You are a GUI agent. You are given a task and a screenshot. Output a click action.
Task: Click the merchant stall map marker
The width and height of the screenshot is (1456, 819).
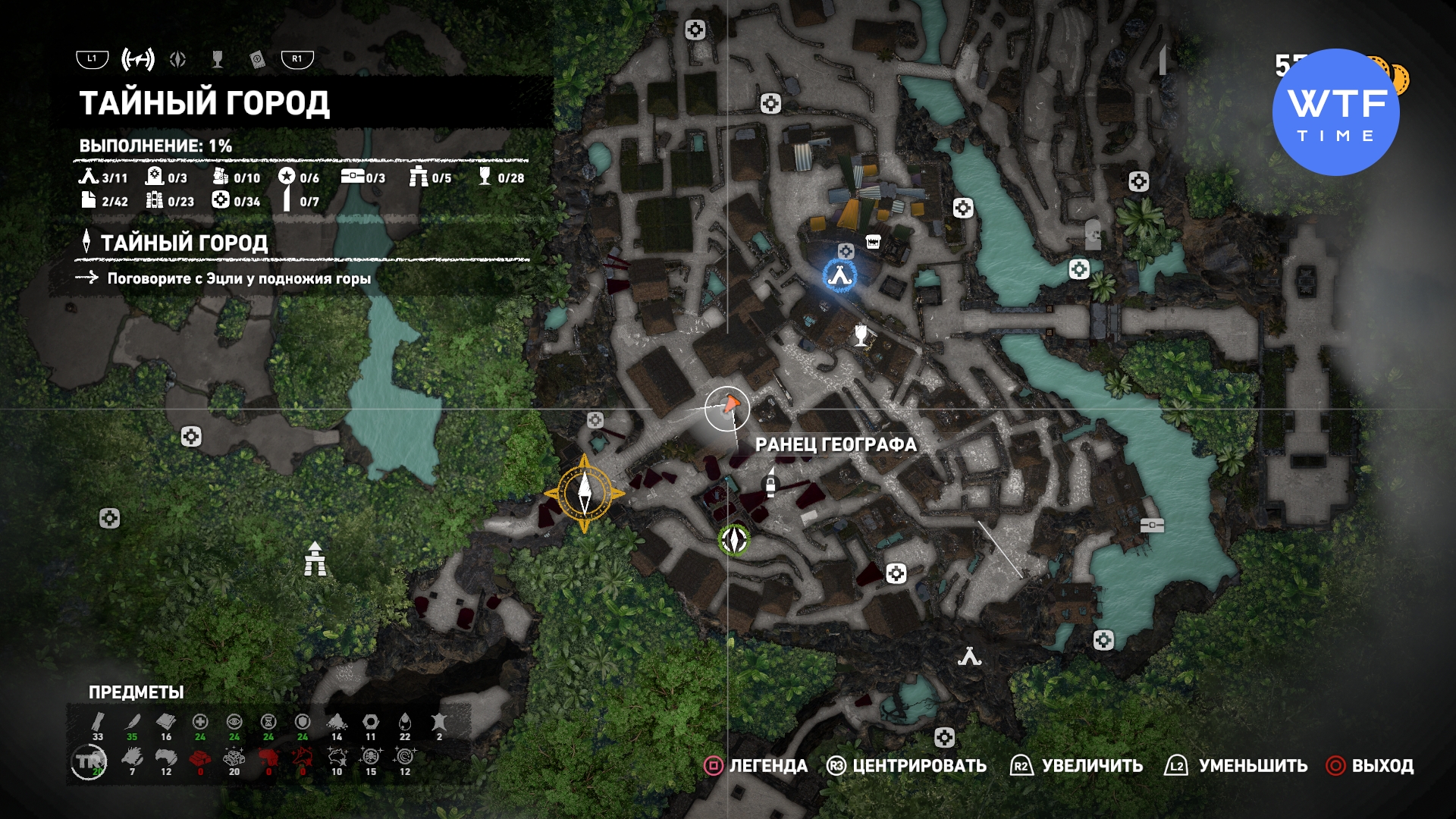[x=873, y=242]
